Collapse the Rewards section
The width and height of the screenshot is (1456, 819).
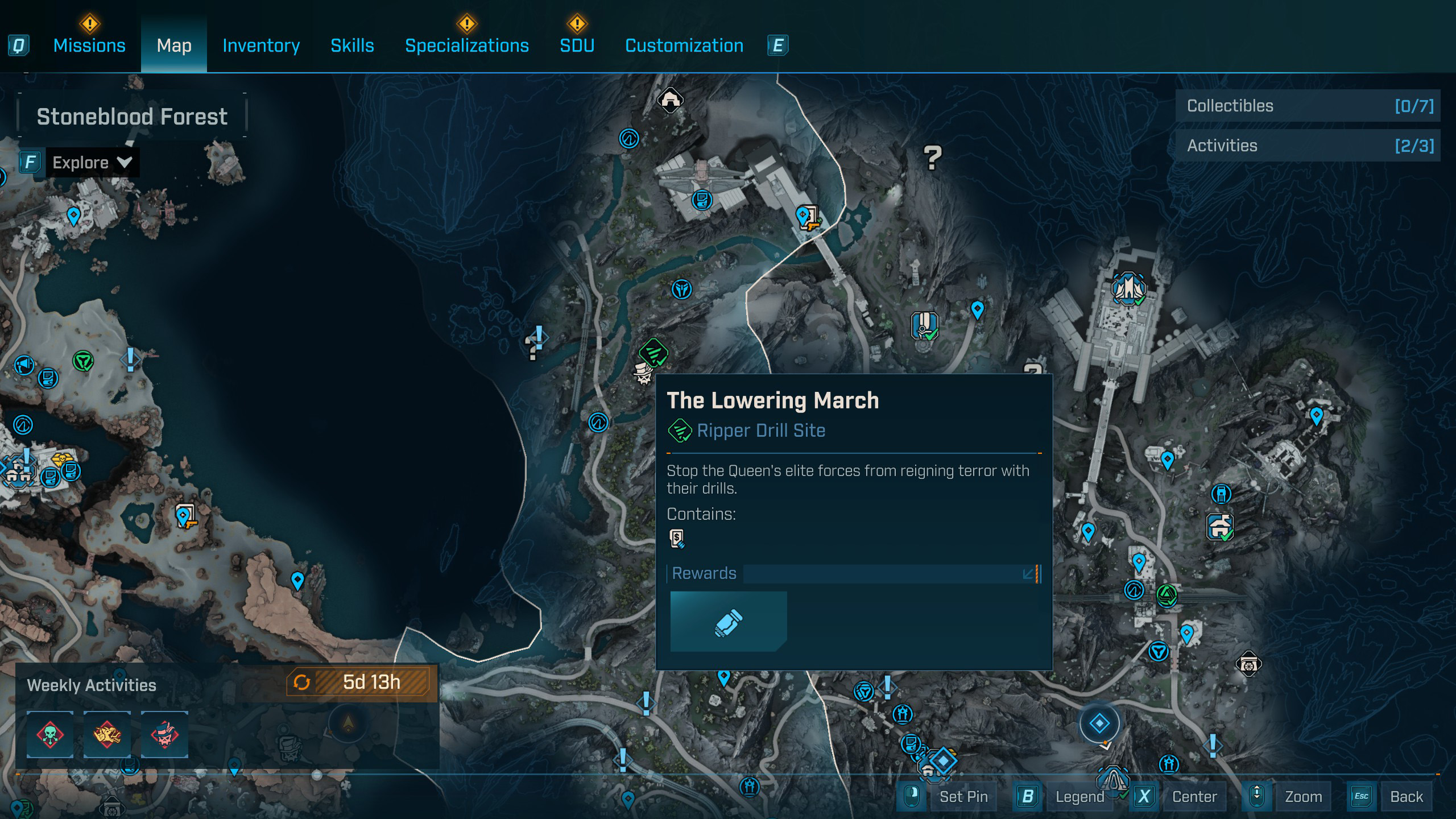[x=1028, y=573]
